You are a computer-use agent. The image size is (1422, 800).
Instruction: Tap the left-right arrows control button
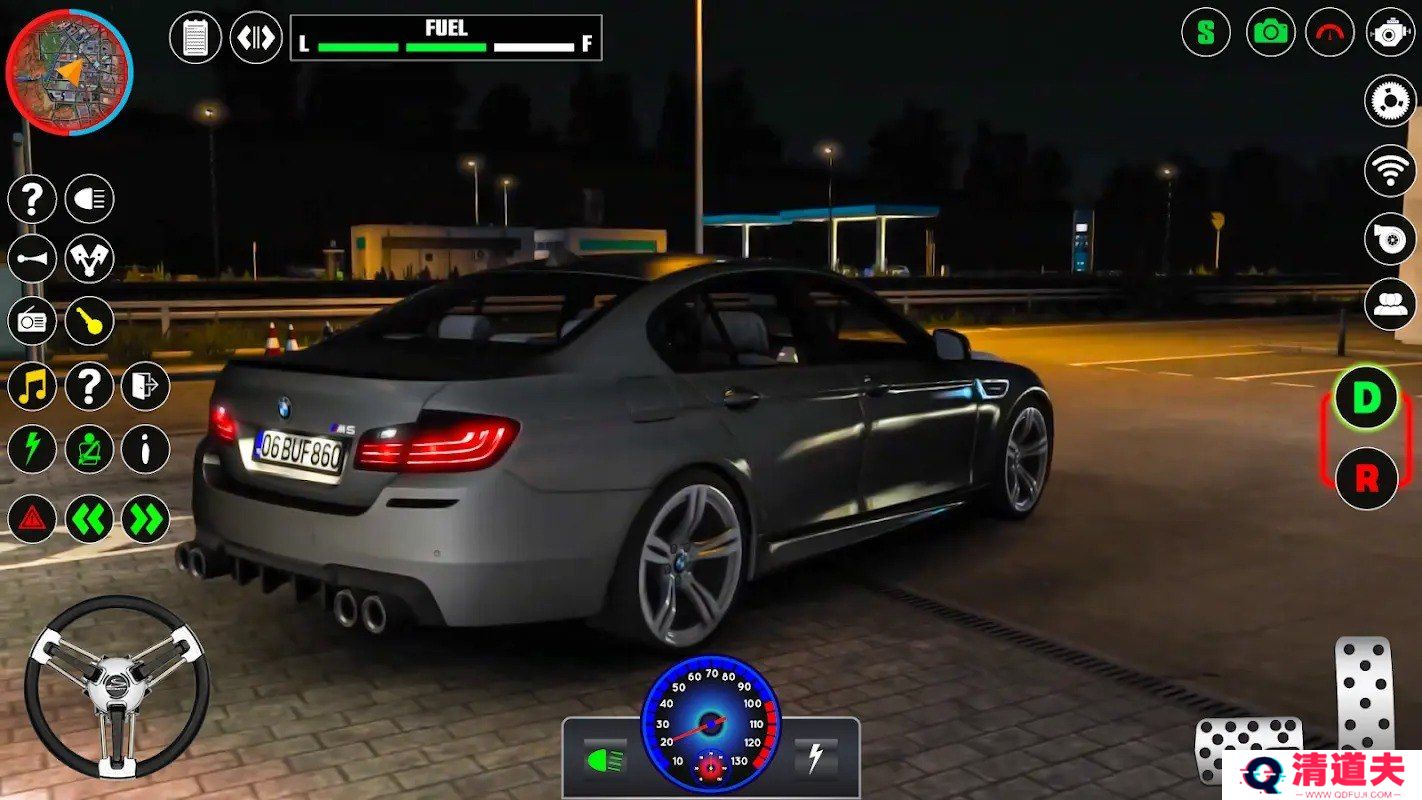[256, 38]
